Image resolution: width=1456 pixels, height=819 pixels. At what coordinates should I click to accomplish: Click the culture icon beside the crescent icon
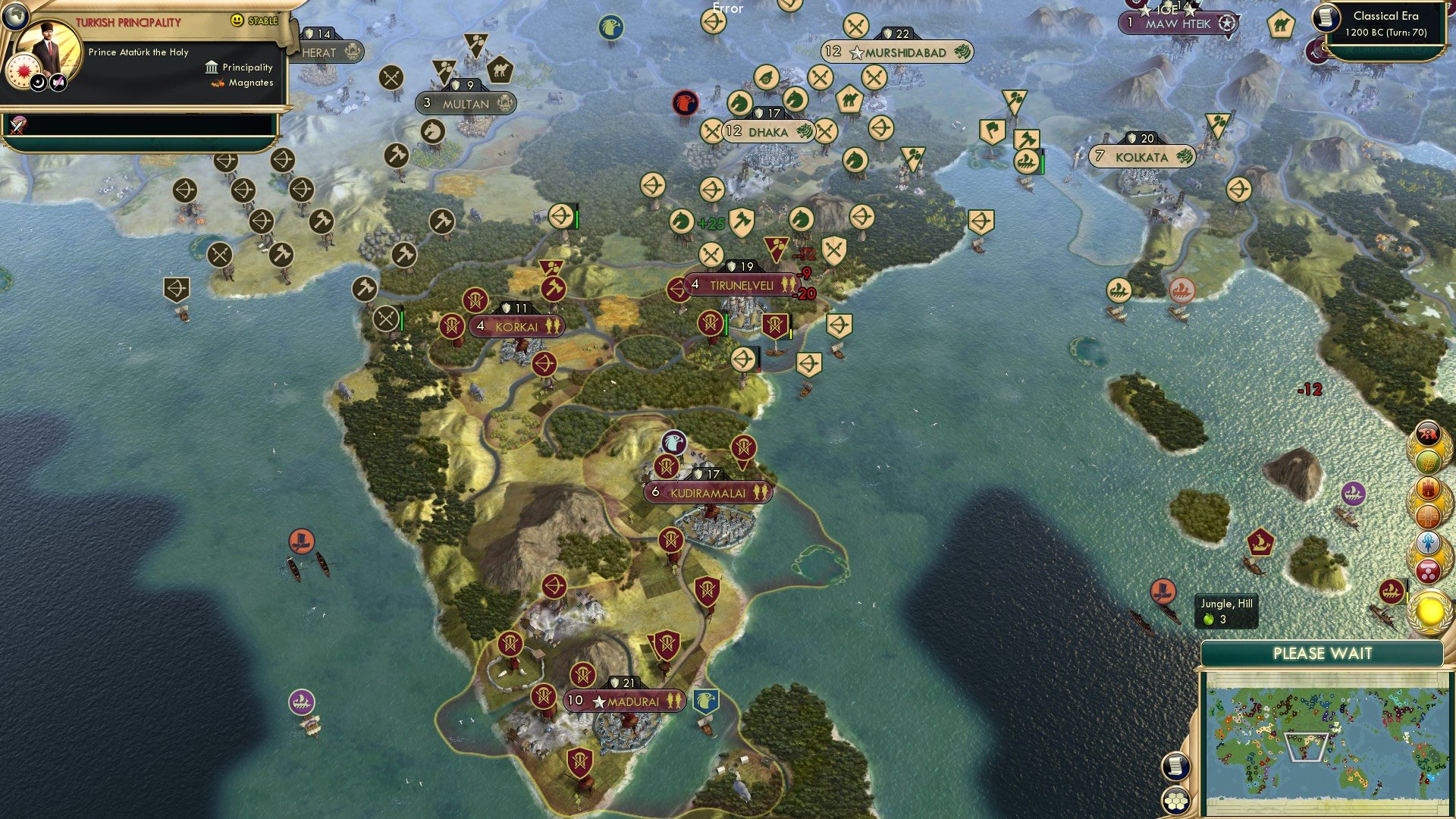tap(57, 82)
